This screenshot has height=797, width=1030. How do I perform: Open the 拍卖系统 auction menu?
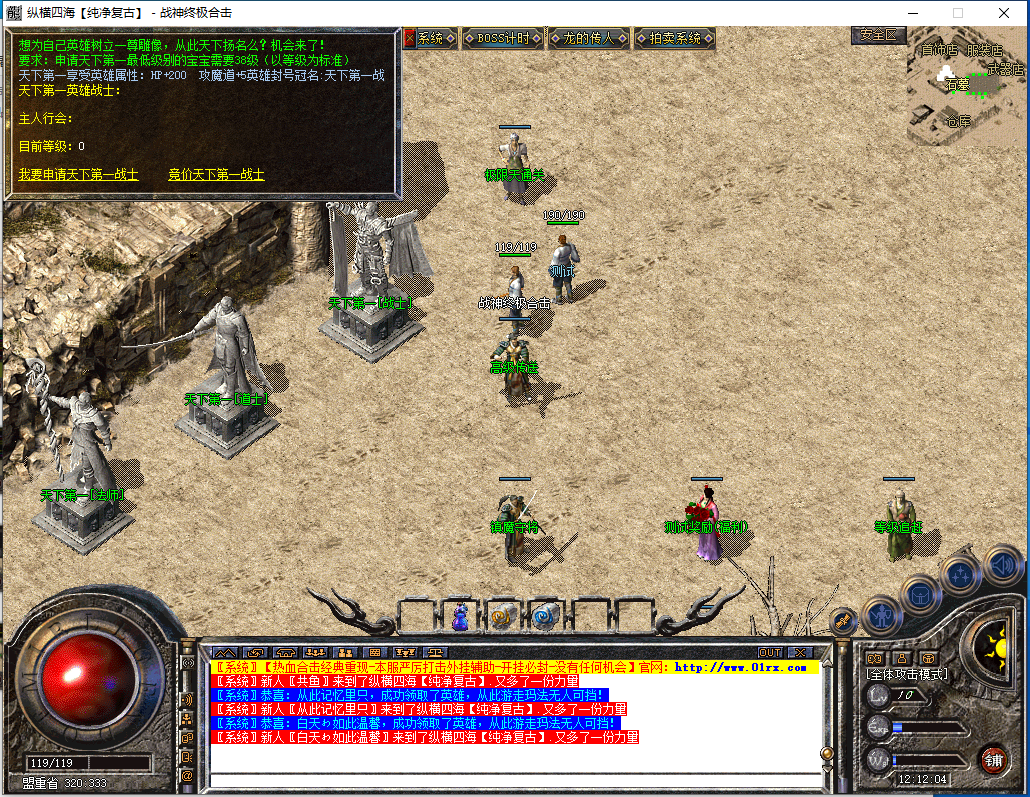pos(675,39)
